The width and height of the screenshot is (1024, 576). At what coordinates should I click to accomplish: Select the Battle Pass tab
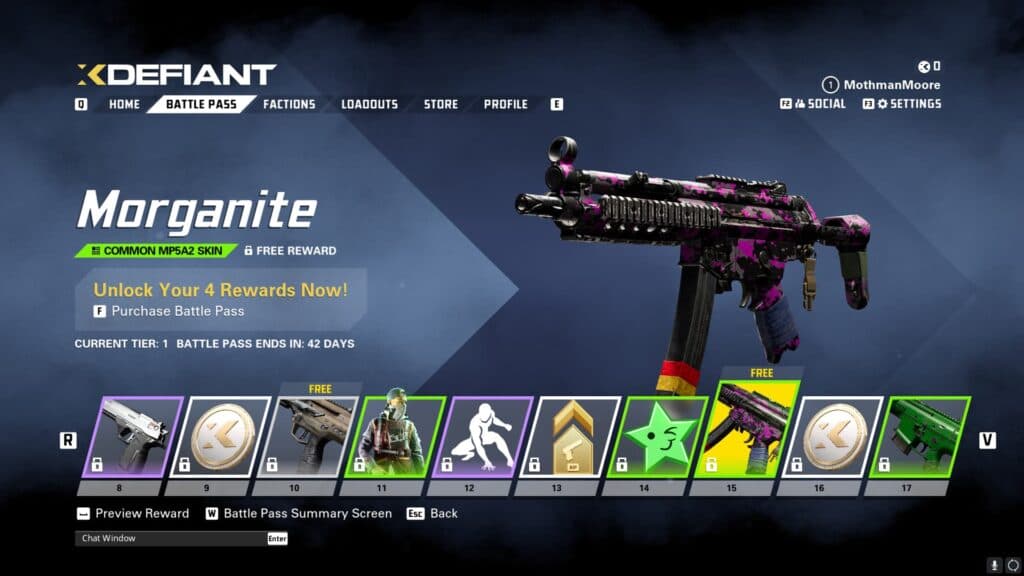tap(201, 104)
